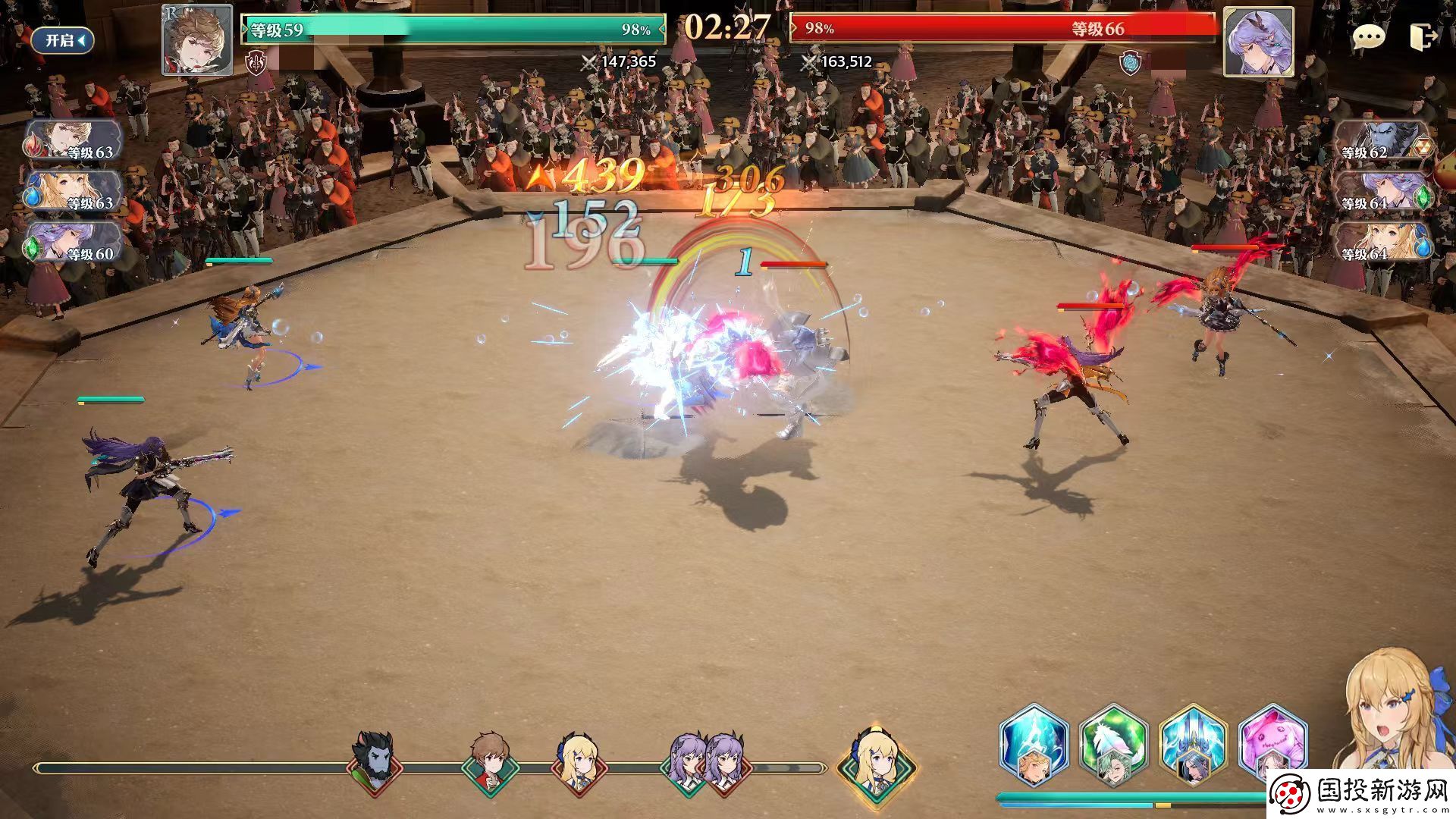Select the blue-skinned enemy at level 62
This screenshot has width=1456, height=819.
(x=1382, y=143)
